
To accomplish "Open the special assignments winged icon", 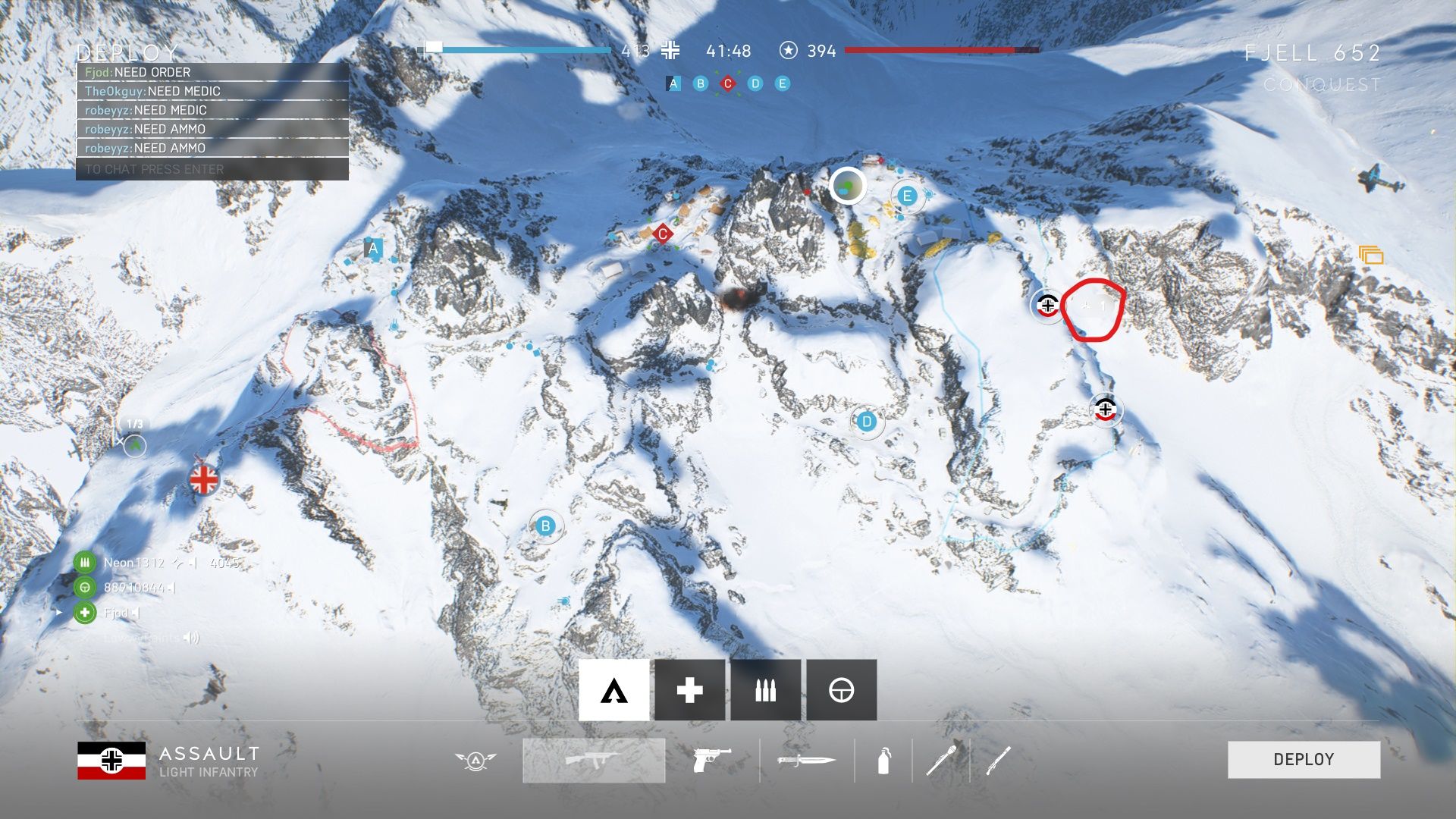I will [x=475, y=760].
